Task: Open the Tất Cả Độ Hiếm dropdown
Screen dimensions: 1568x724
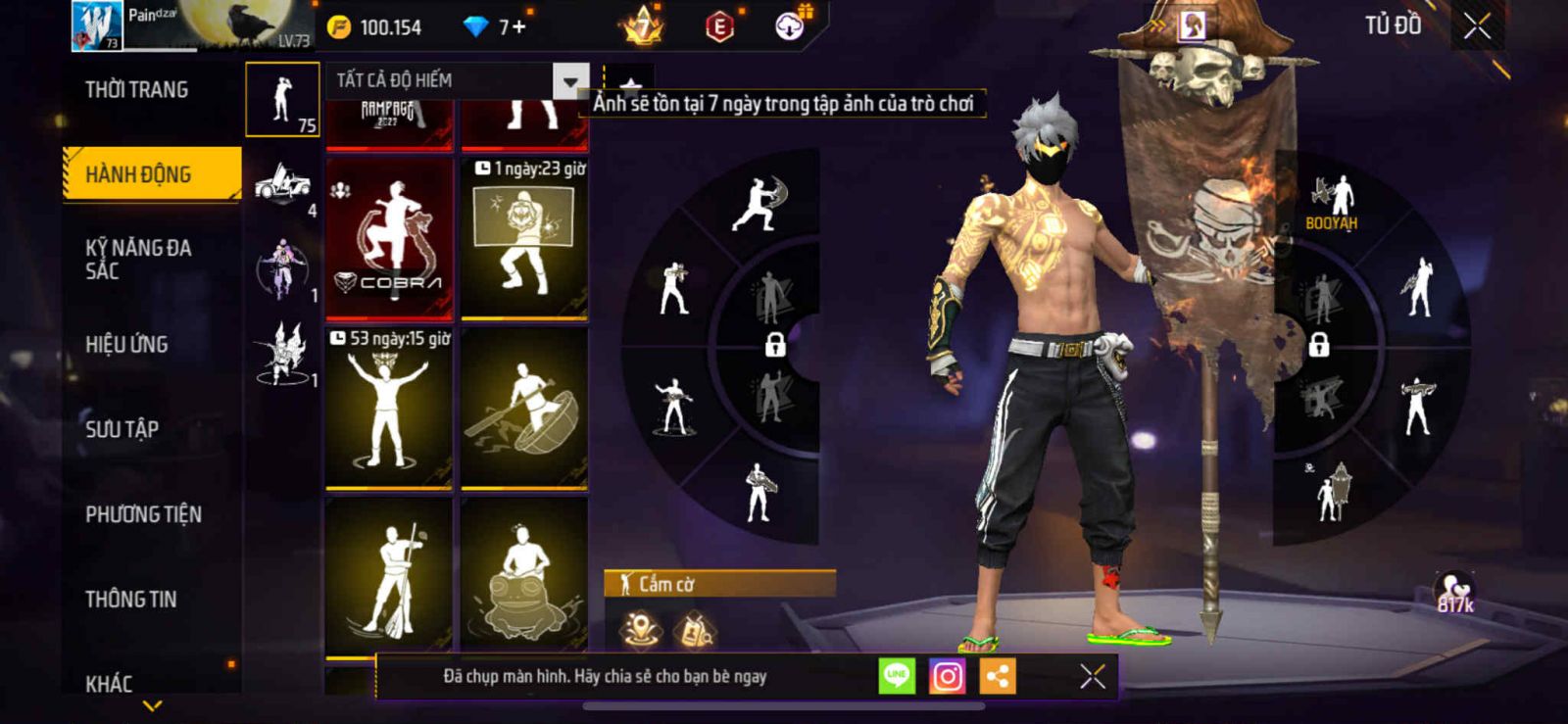Action: click(570, 80)
